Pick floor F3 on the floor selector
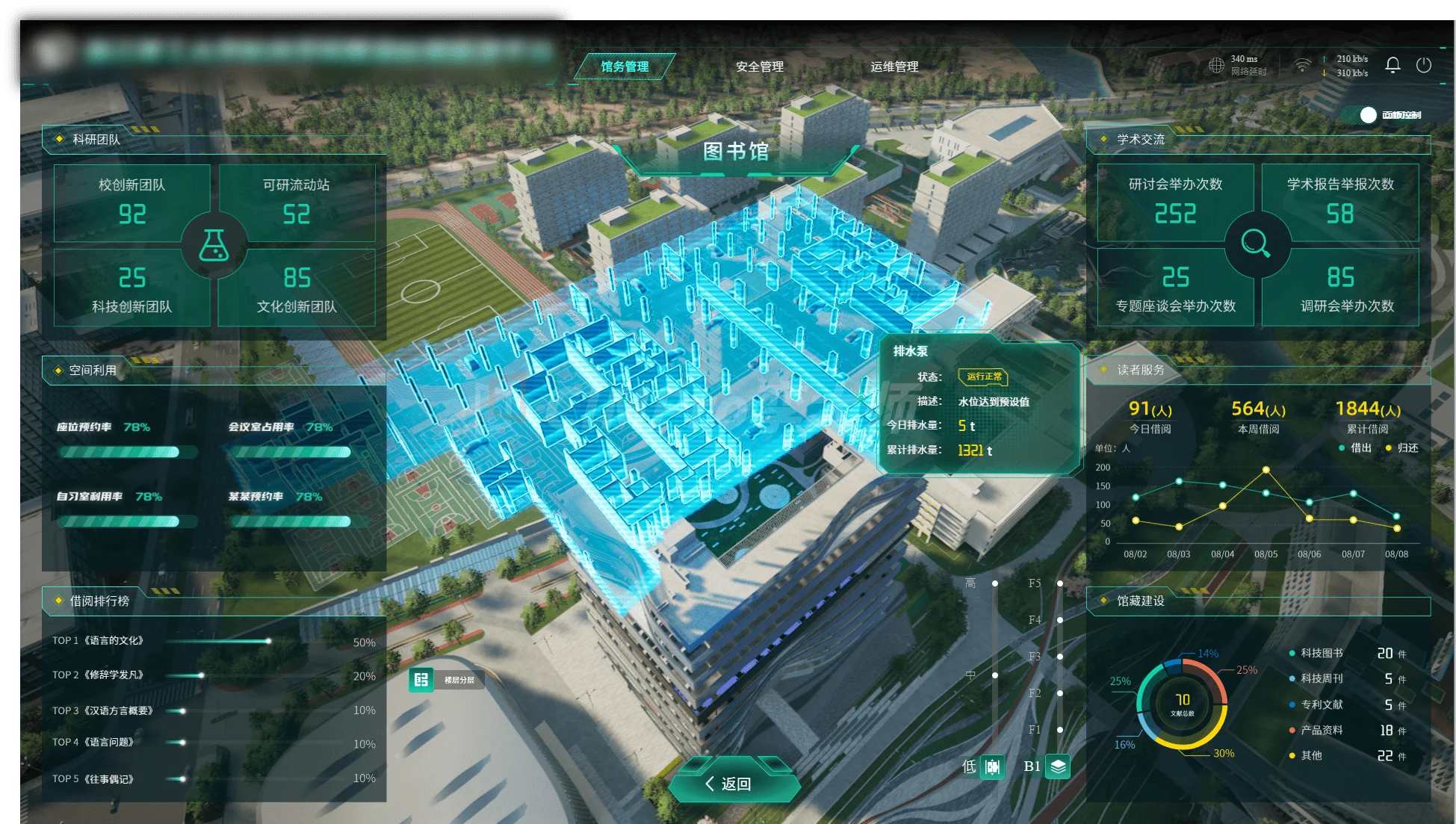The width and height of the screenshot is (1456, 824). point(1059,657)
